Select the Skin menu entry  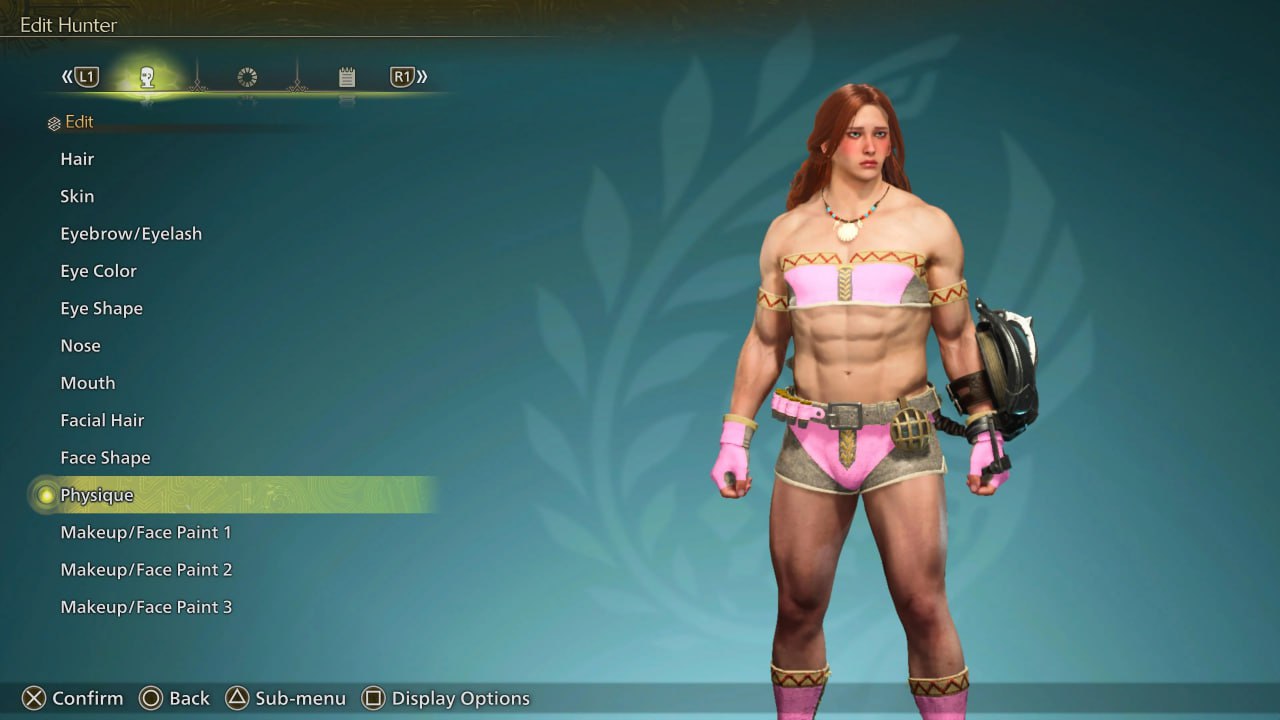(77, 196)
